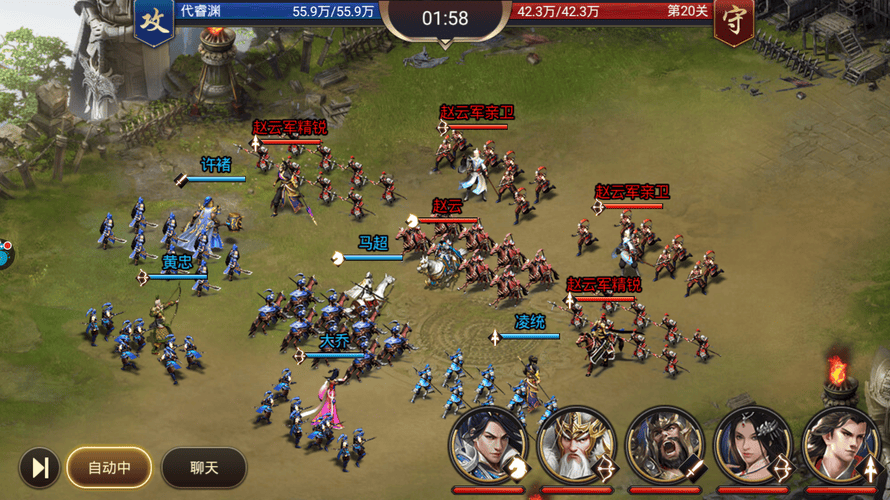Viewport: 890px width, 500px height.
Task: Select the cavalry hero portrait with horse badge
Action: pos(488,445)
